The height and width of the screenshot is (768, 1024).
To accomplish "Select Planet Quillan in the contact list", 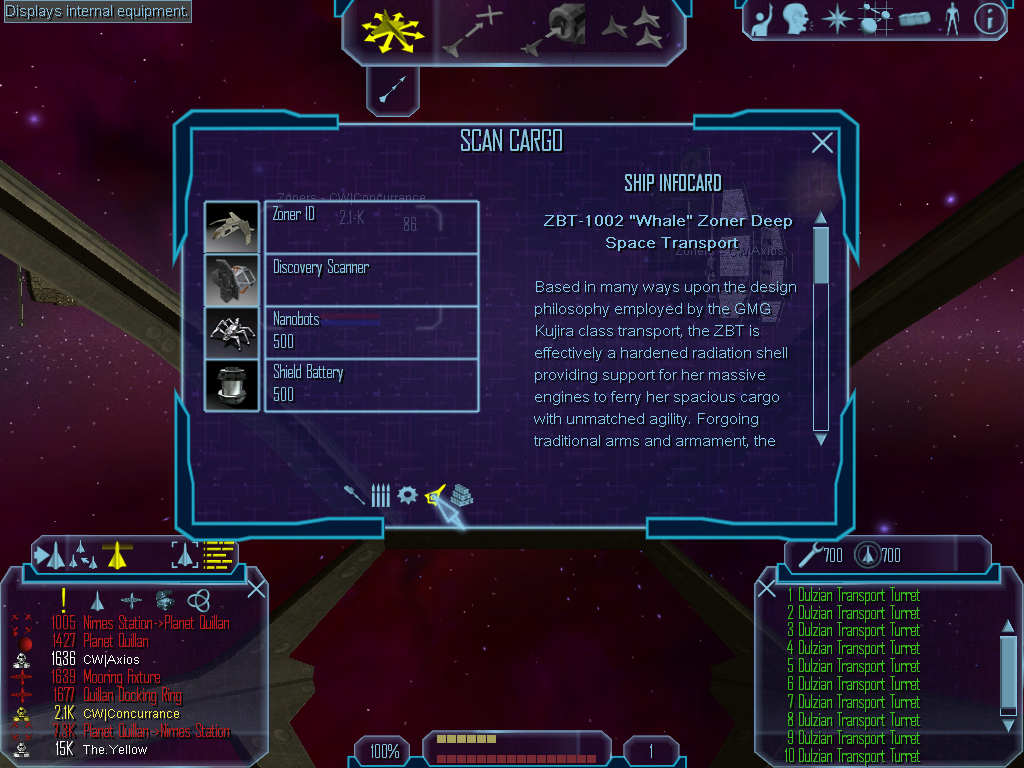I will point(115,641).
